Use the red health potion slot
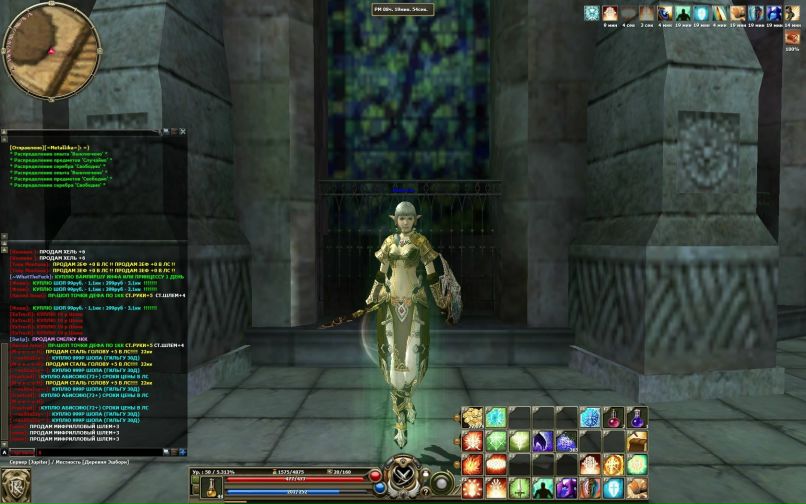The width and height of the screenshot is (806, 504). tap(613, 417)
